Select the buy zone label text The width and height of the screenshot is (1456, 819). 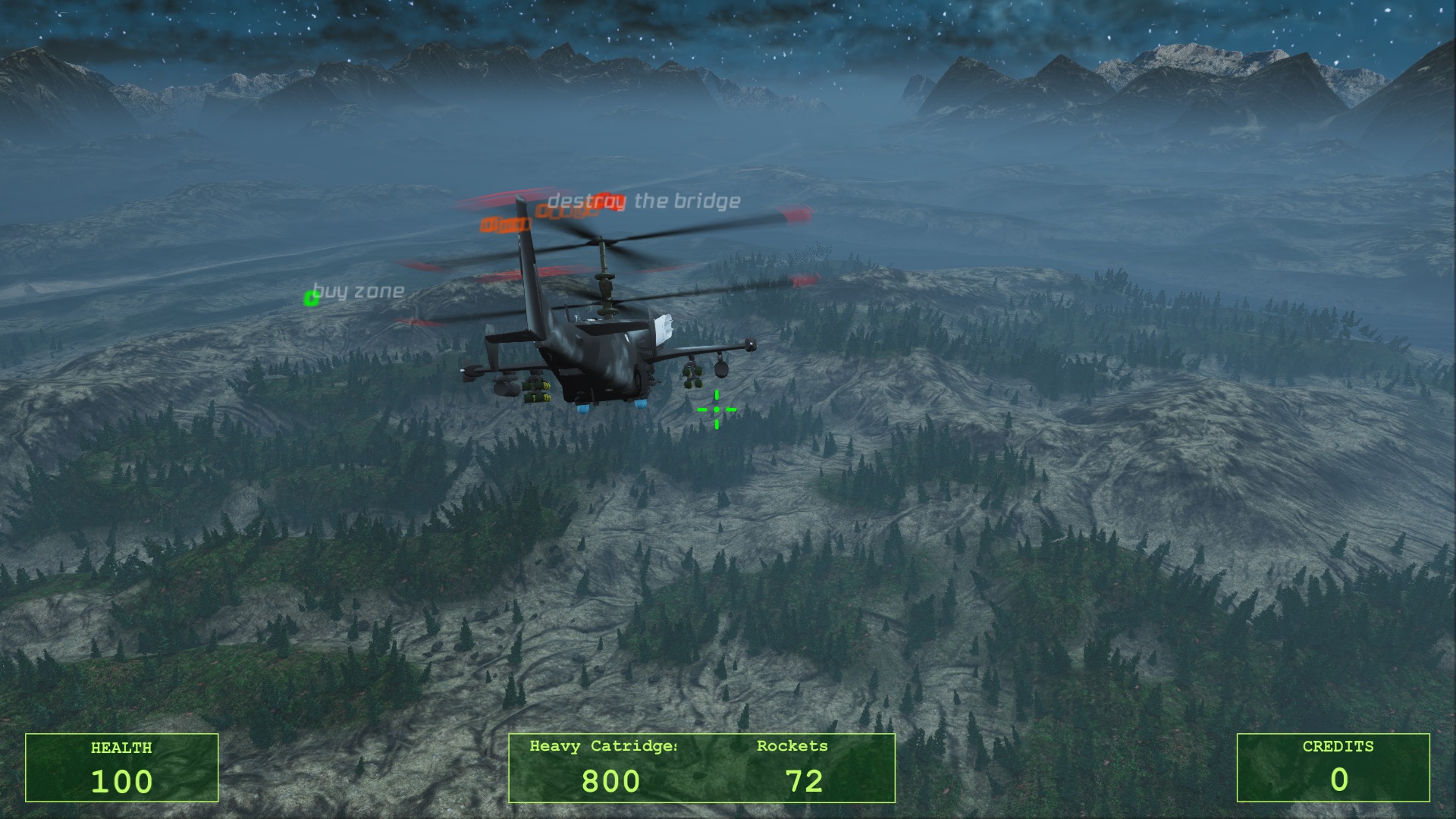[x=360, y=289]
